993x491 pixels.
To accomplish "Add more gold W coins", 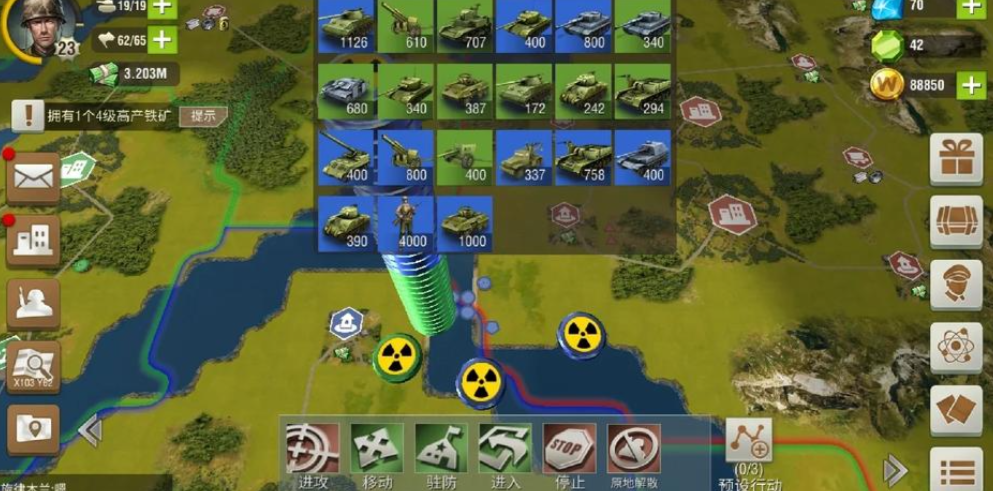I will (971, 86).
